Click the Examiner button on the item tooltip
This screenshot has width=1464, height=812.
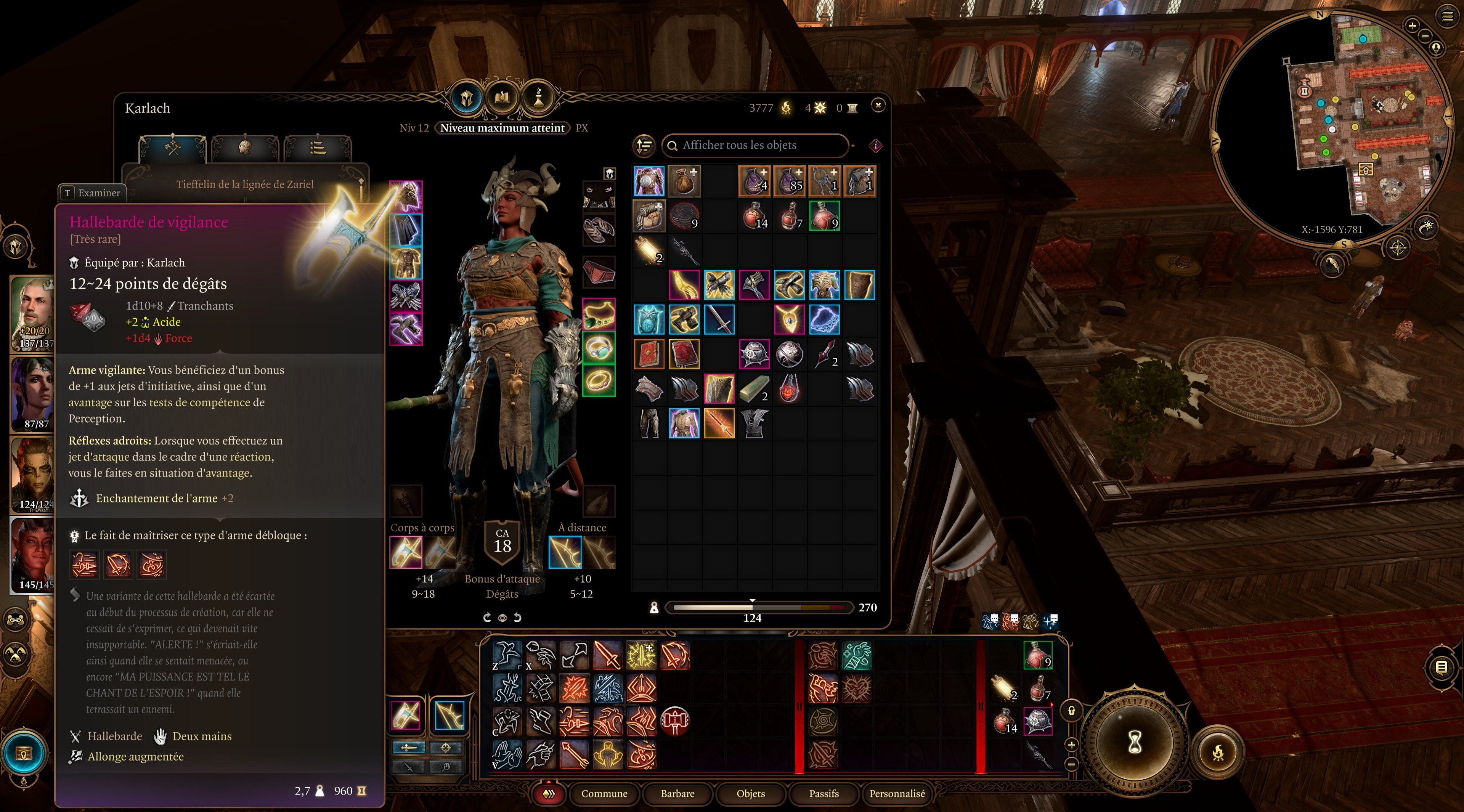click(x=92, y=193)
